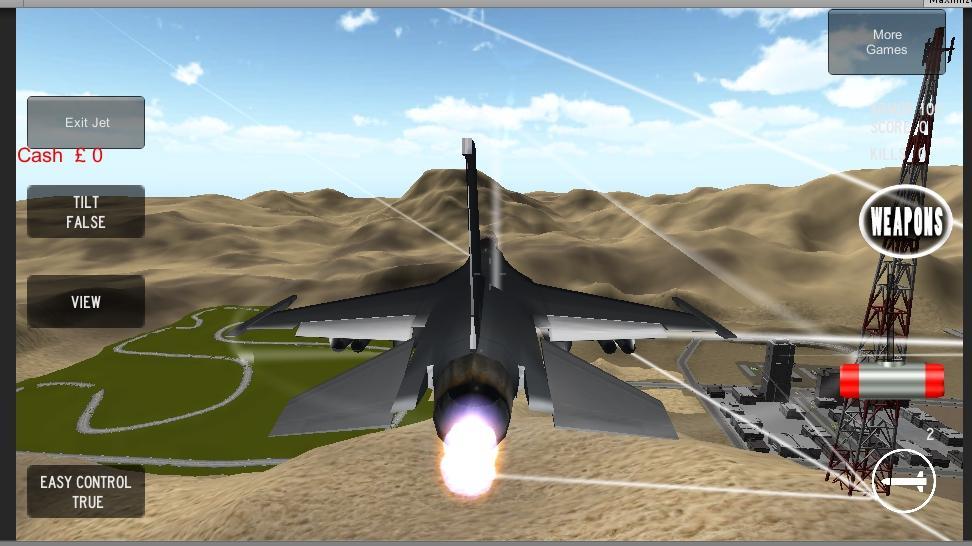Tap the red-capped silver cylinder control
The image size is (972, 546).
pyautogui.click(x=891, y=380)
